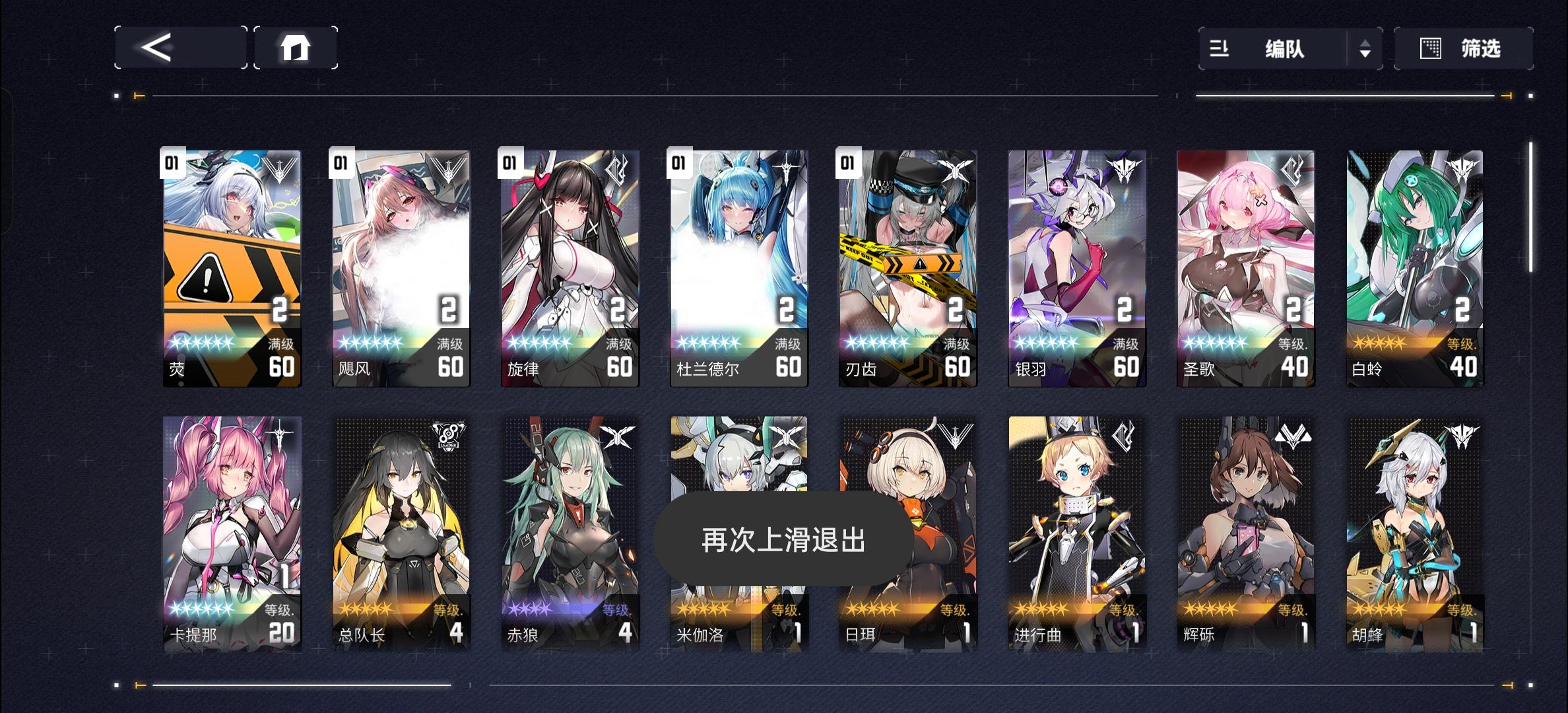This screenshot has width=1568, height=713.
Task: Click the grid filter icon inside 筛选 button
Action: [x=1431, y=49]
